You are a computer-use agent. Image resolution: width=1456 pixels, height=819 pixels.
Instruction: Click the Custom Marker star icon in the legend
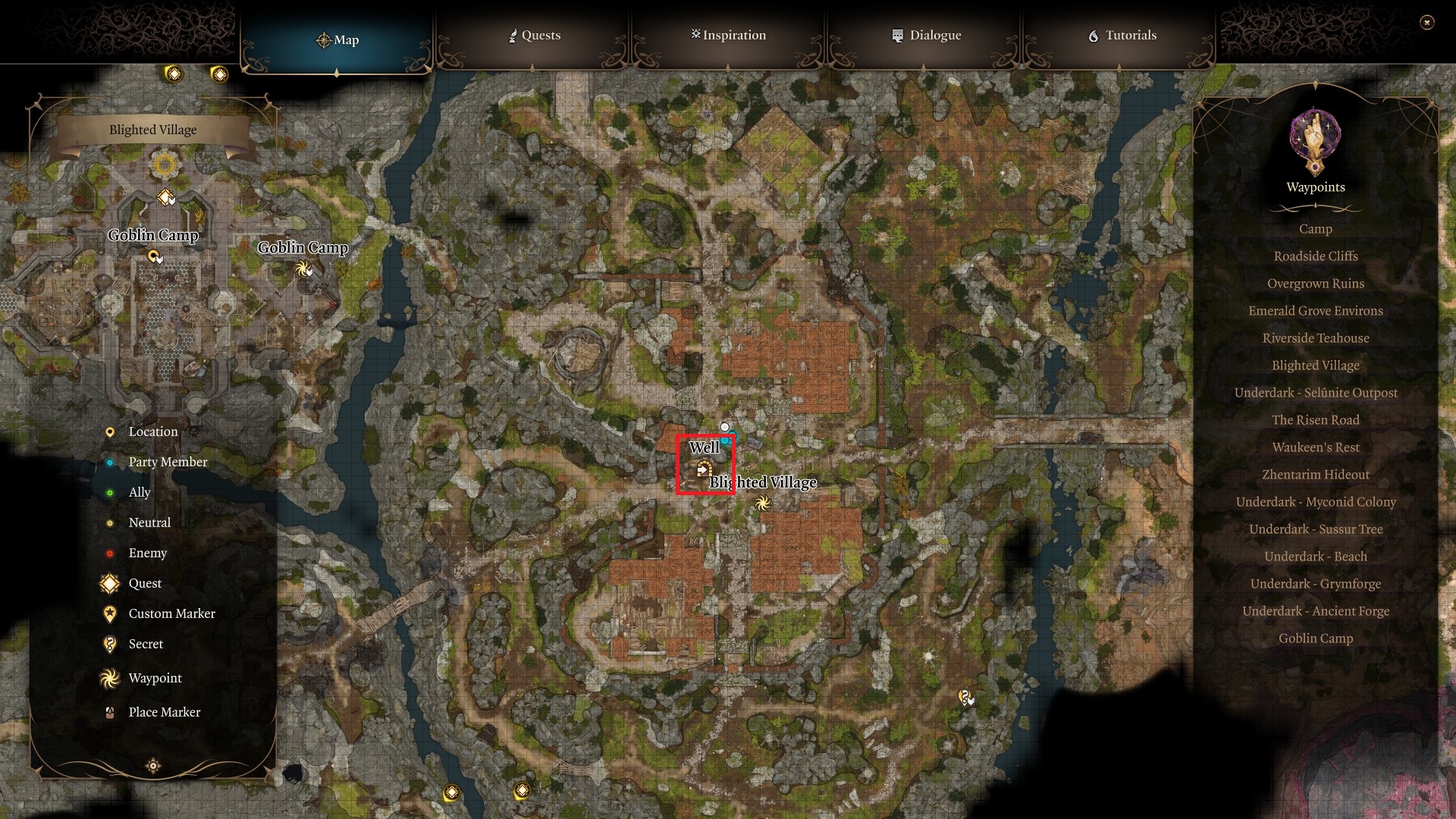[x=108, y=613]
